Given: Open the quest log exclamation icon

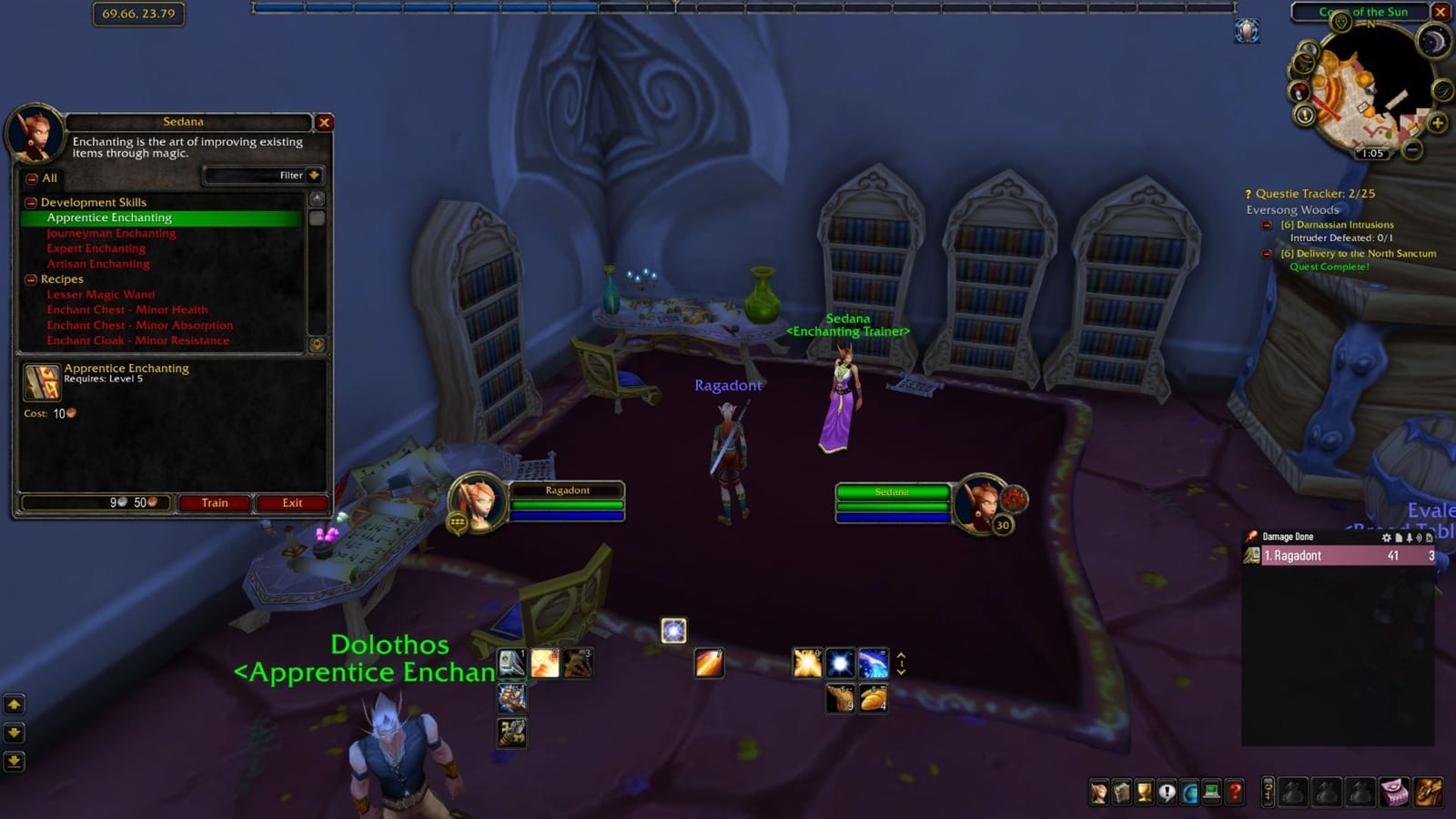Looking at the screenshot, I should [x=1168, y=792].
